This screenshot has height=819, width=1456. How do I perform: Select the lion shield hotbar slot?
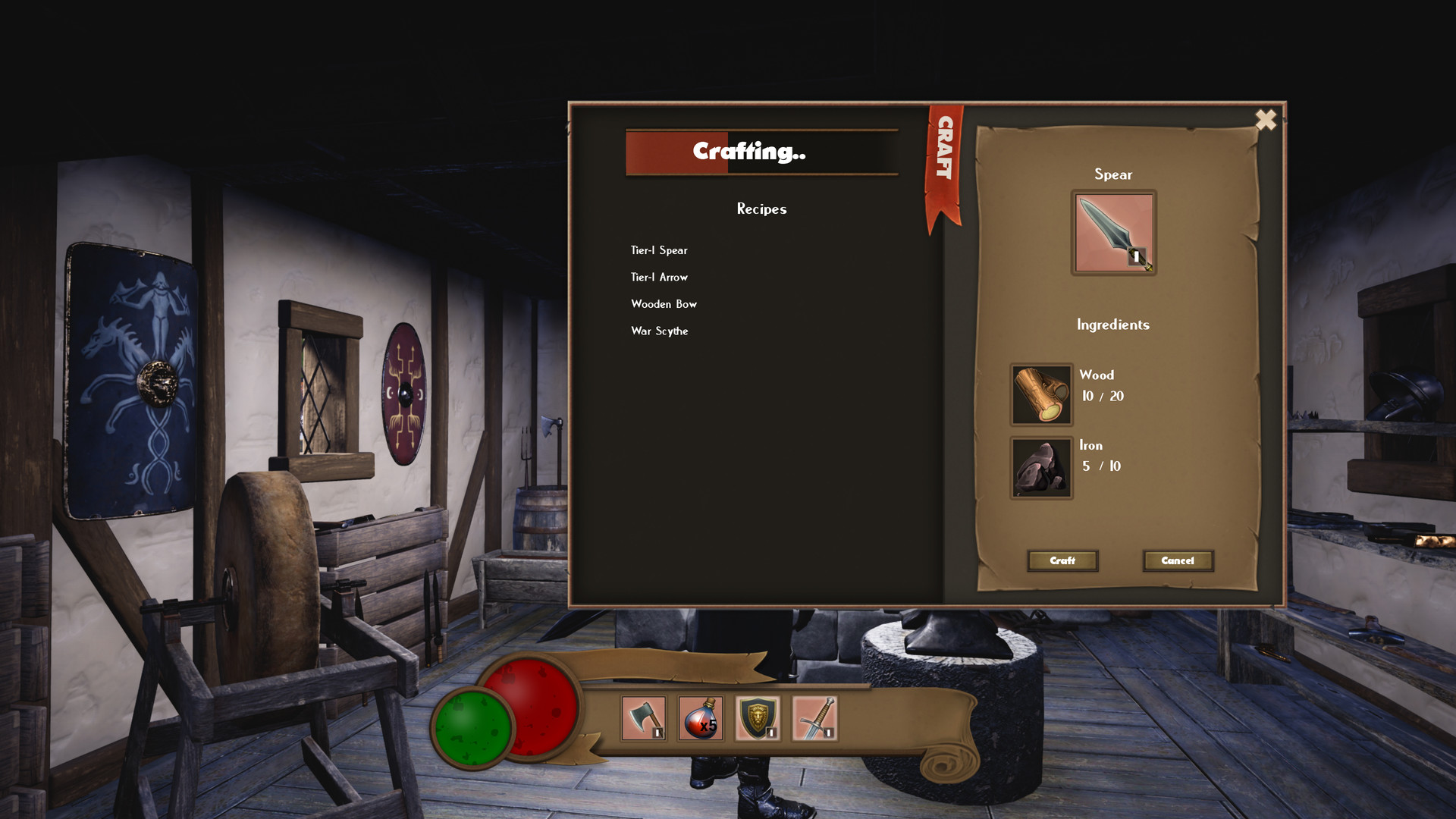(758, 719)
